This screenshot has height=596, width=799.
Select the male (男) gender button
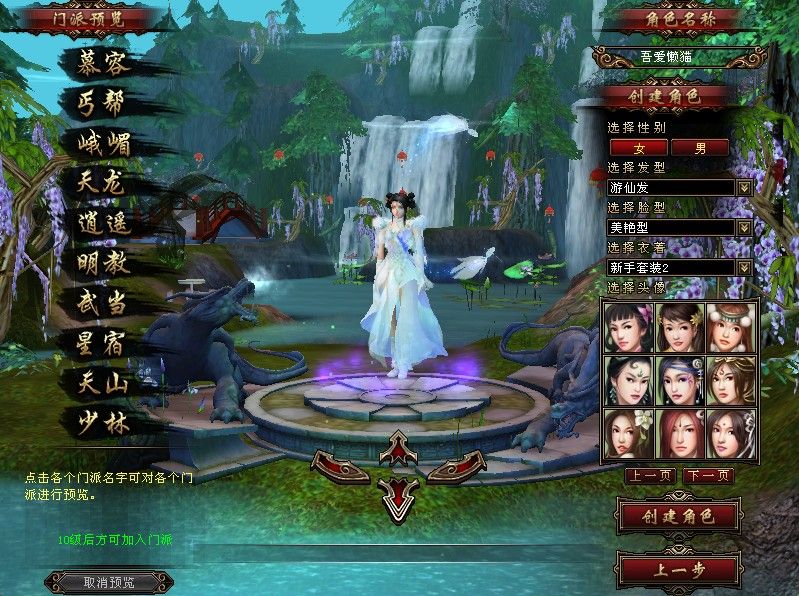point(700,148)
